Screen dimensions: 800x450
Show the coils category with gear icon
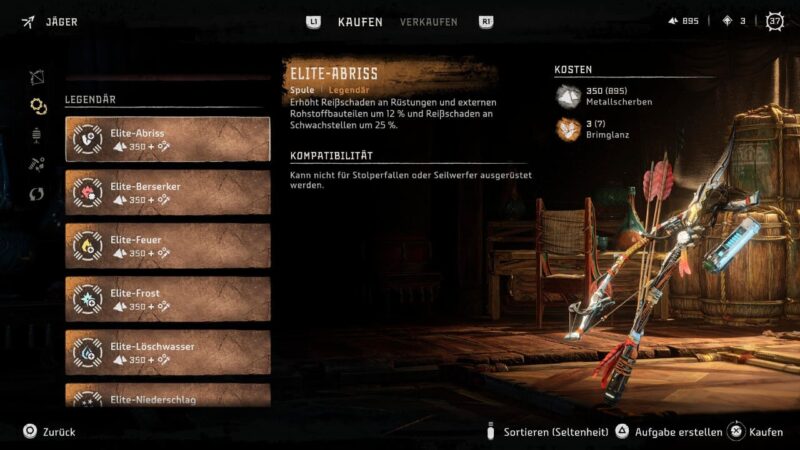(x=38, y=106)
